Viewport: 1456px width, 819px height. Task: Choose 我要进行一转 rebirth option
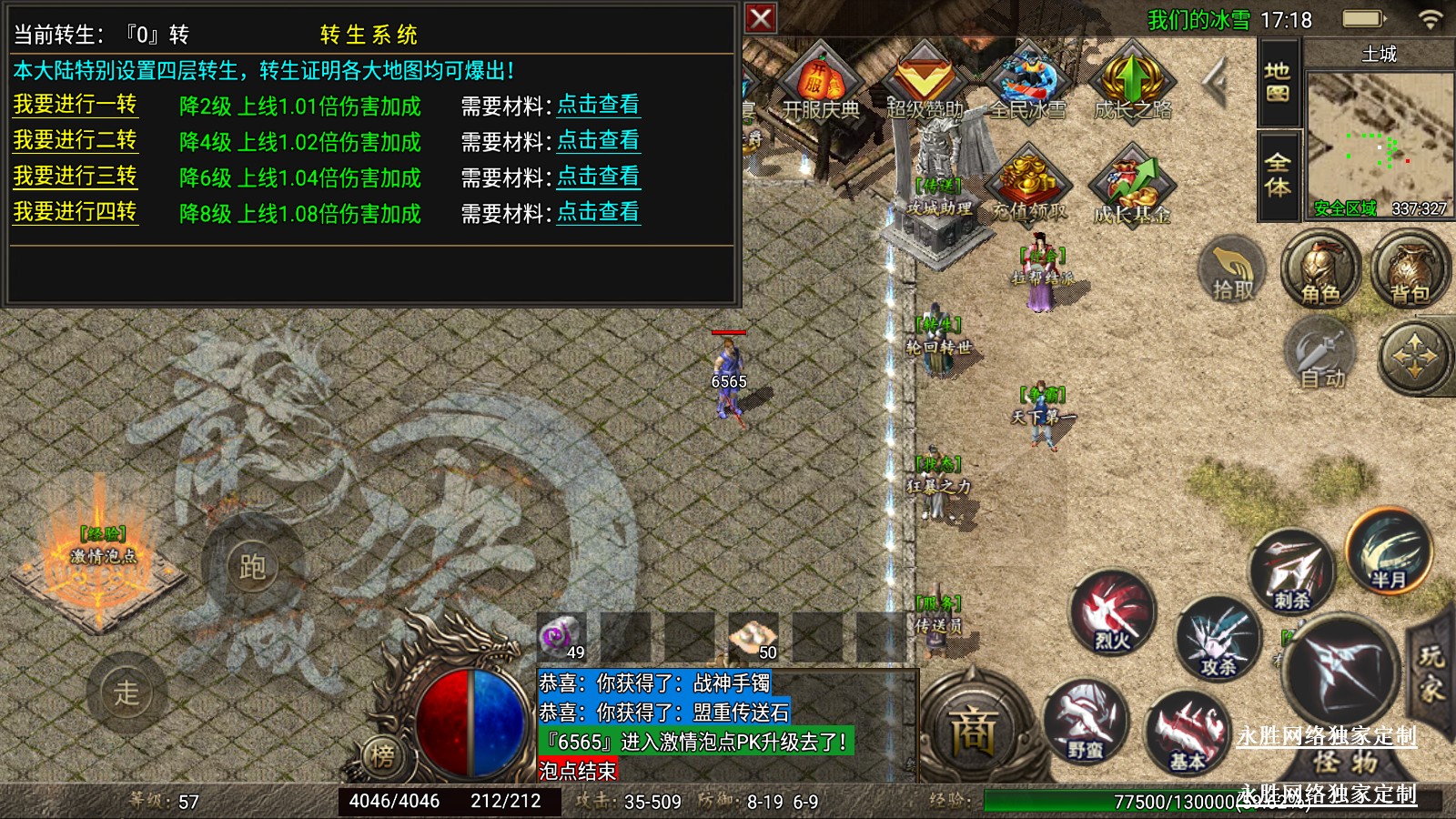75,105
